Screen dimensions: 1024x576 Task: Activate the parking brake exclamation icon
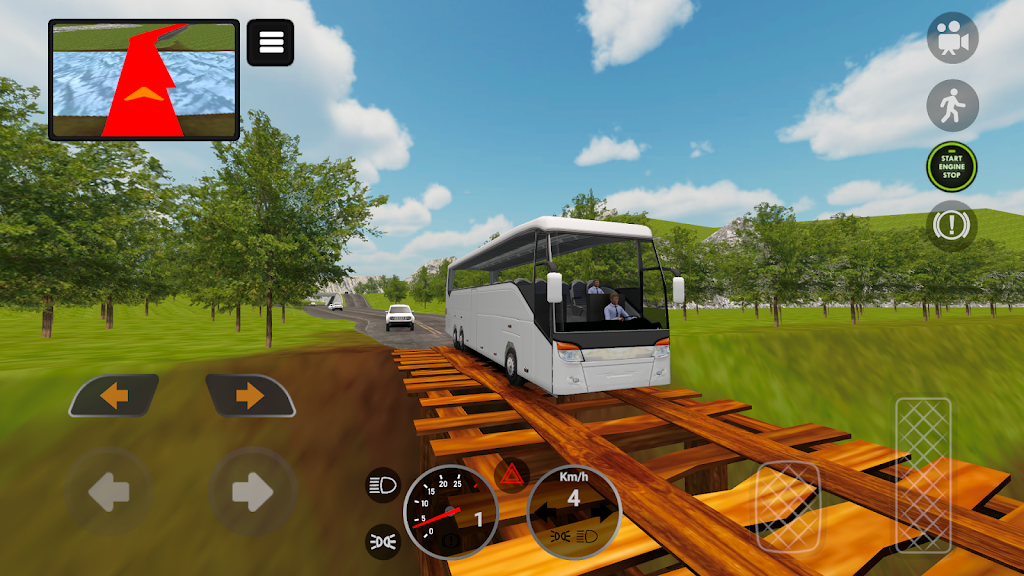tap(952, 226)
